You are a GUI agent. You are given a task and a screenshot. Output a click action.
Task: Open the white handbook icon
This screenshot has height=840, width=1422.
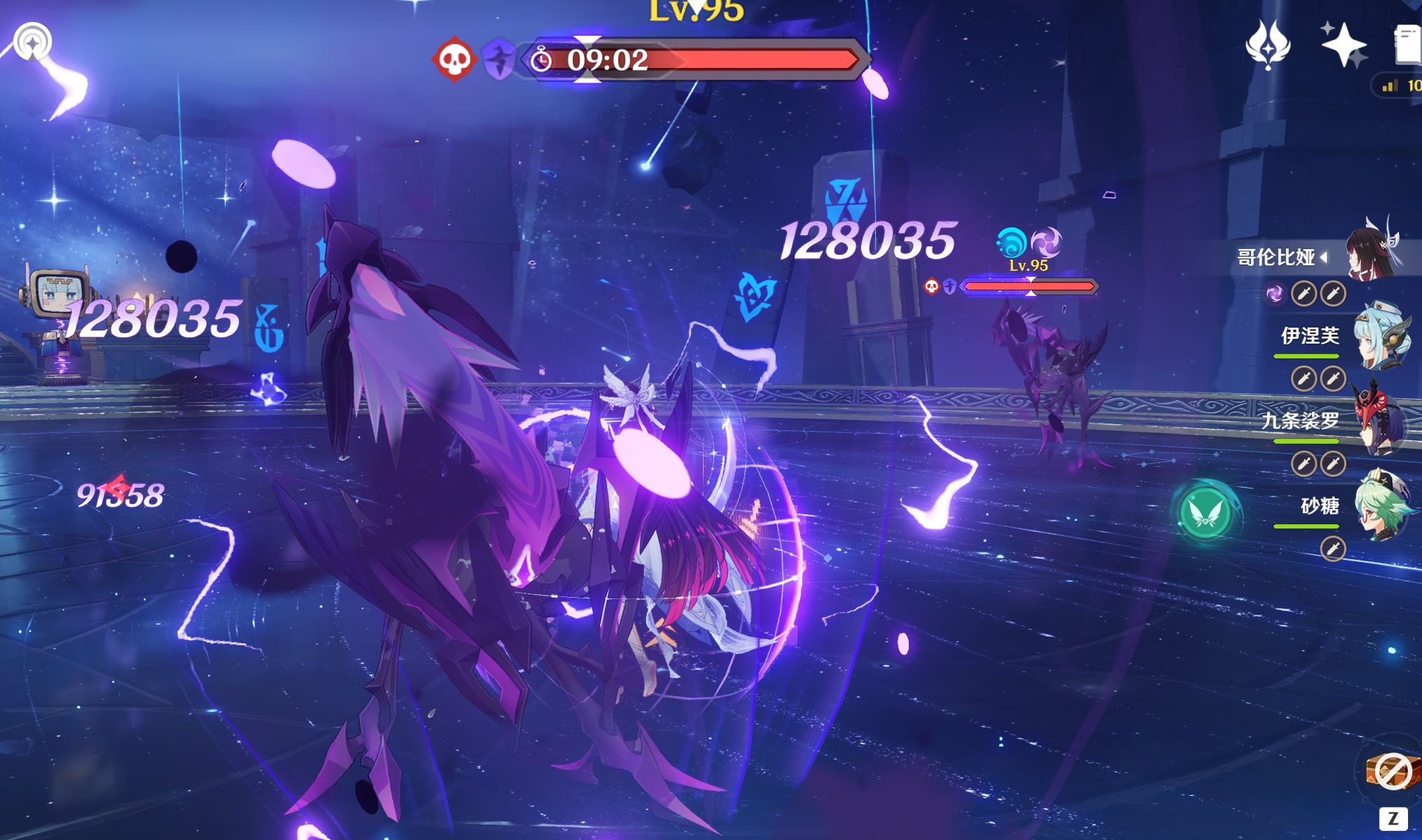(1407, 46)
